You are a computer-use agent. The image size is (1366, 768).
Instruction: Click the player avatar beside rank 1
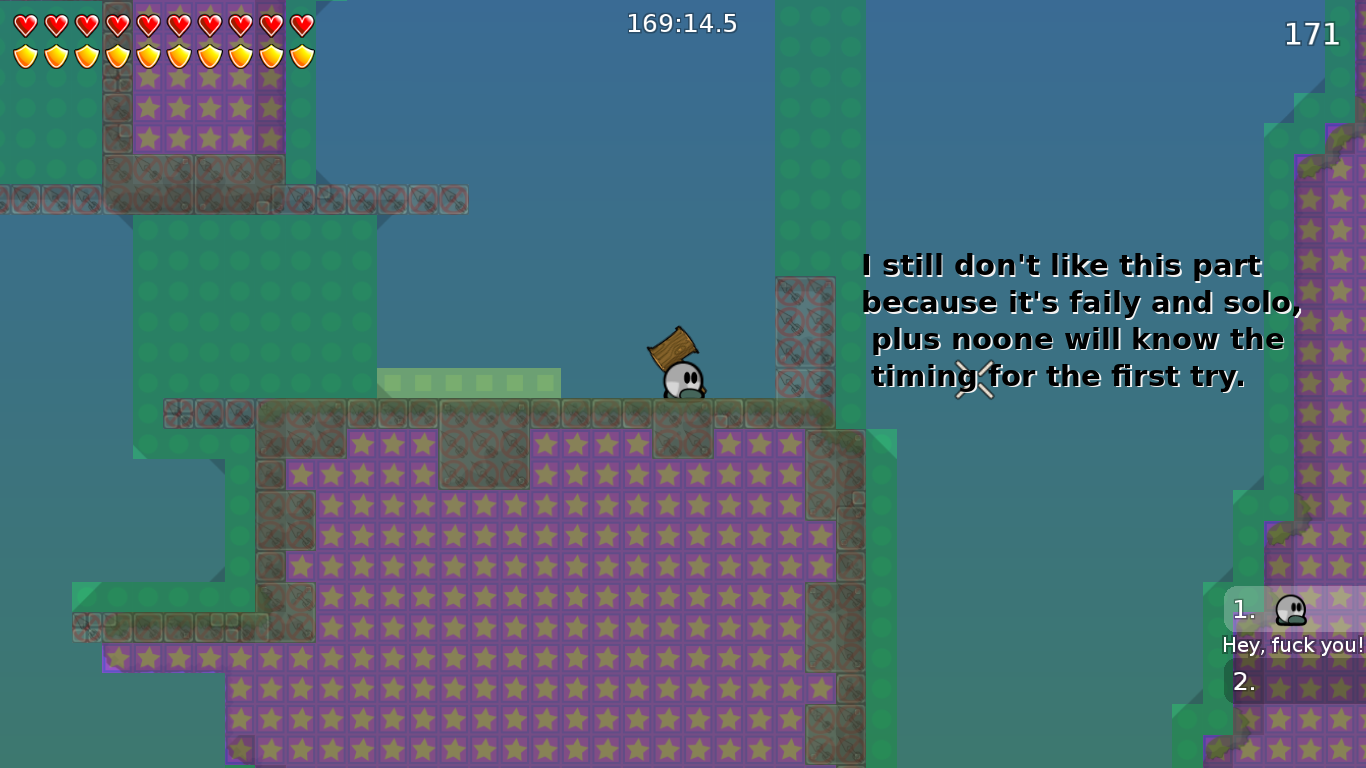(1290, 608)
